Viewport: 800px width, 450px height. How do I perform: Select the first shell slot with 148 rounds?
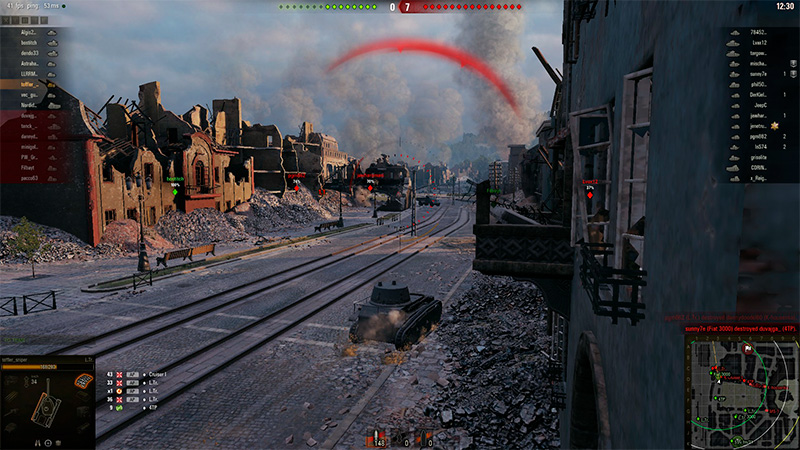pos(380,438)
